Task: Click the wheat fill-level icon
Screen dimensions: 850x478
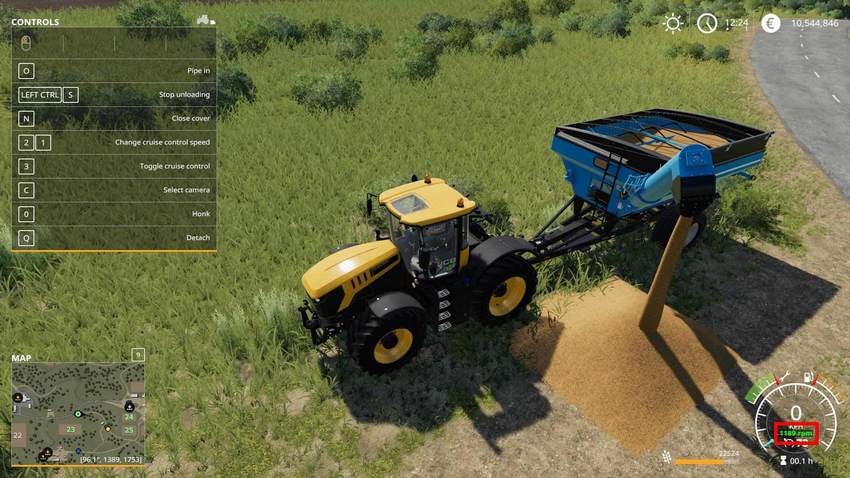Action: tap(666, 457)
